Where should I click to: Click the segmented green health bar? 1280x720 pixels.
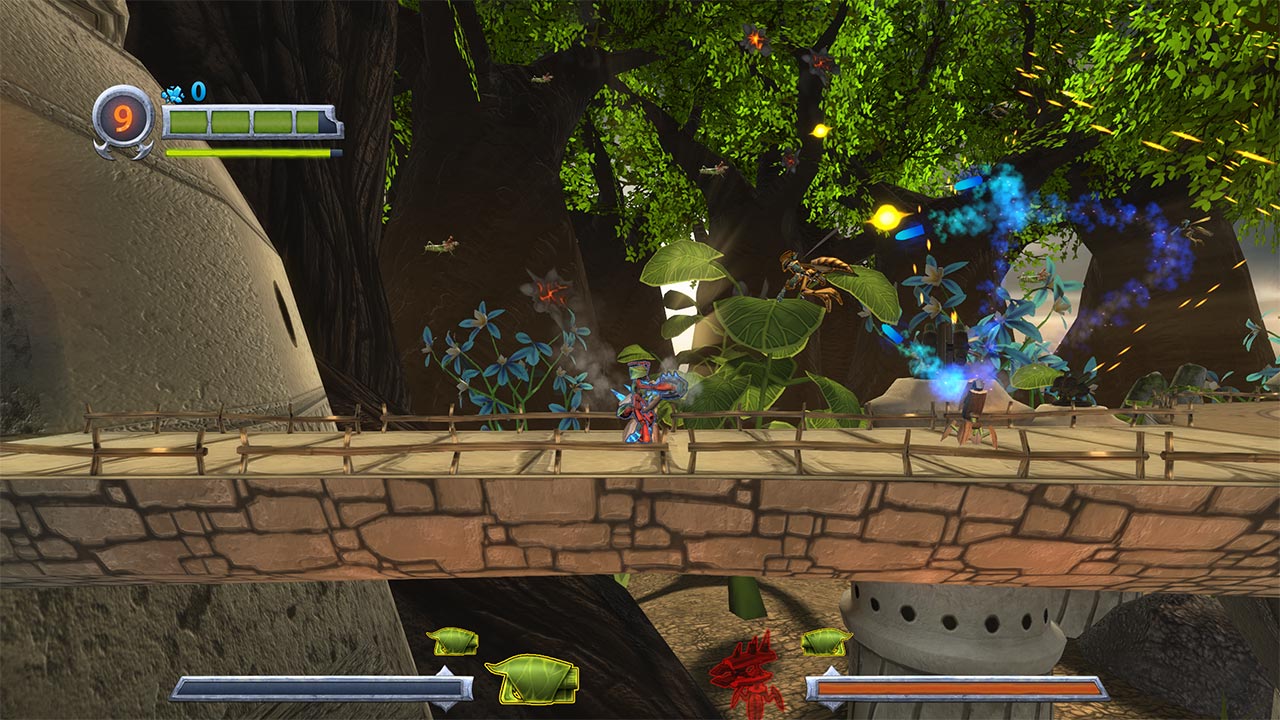[250, 122]
